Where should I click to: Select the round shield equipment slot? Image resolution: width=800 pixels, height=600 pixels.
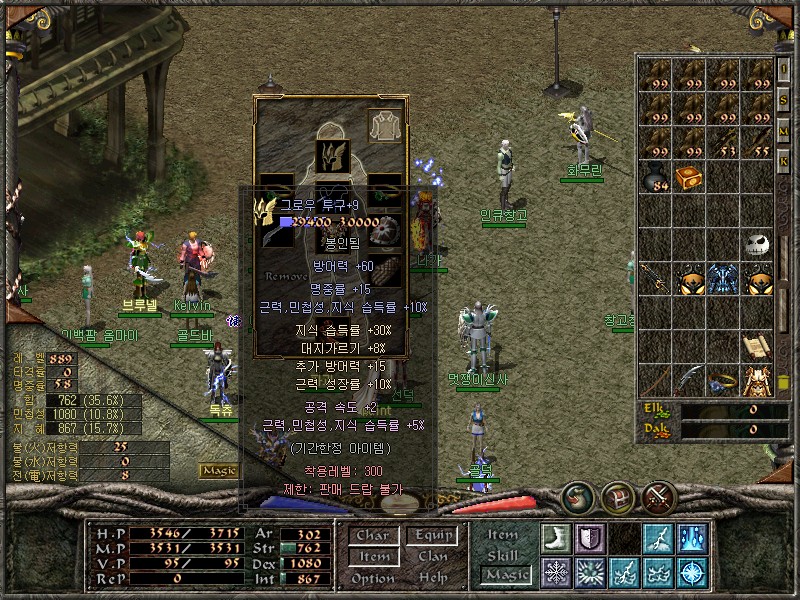[387, 232]
